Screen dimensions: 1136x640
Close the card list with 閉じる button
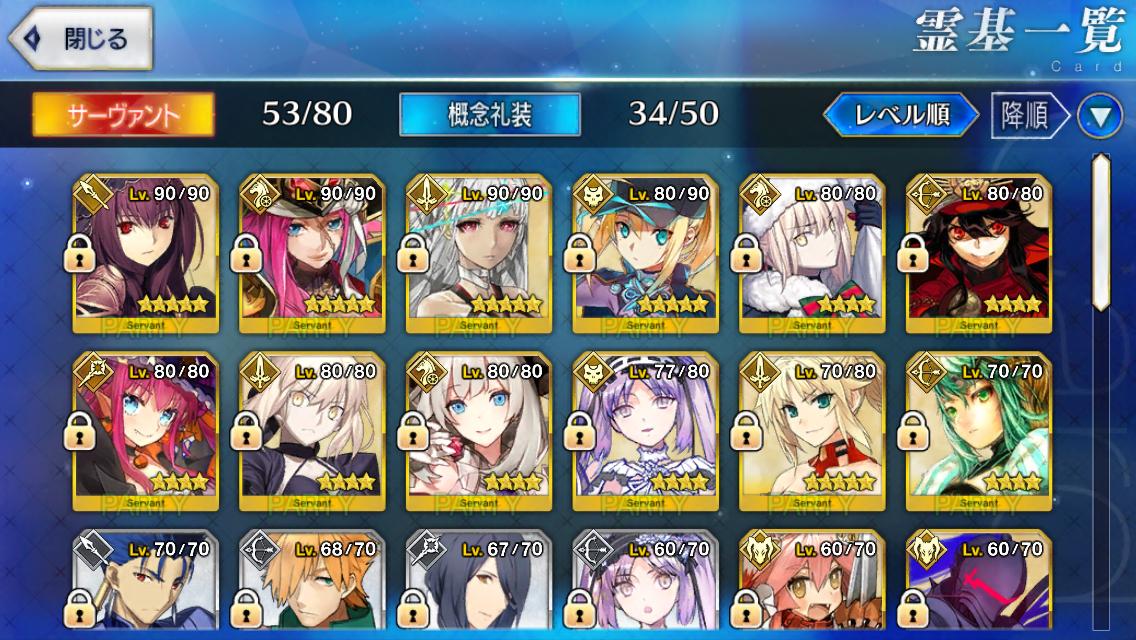coord(80,40)
